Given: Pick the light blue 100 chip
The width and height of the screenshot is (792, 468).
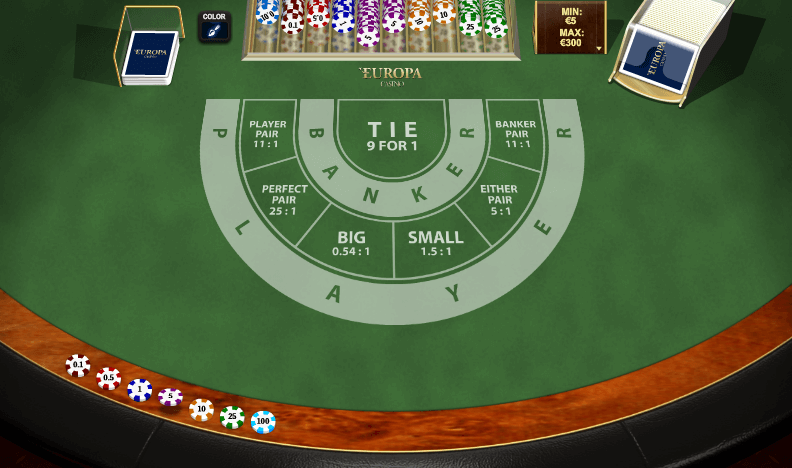Looking at the screenshot, I should (263, 422).
